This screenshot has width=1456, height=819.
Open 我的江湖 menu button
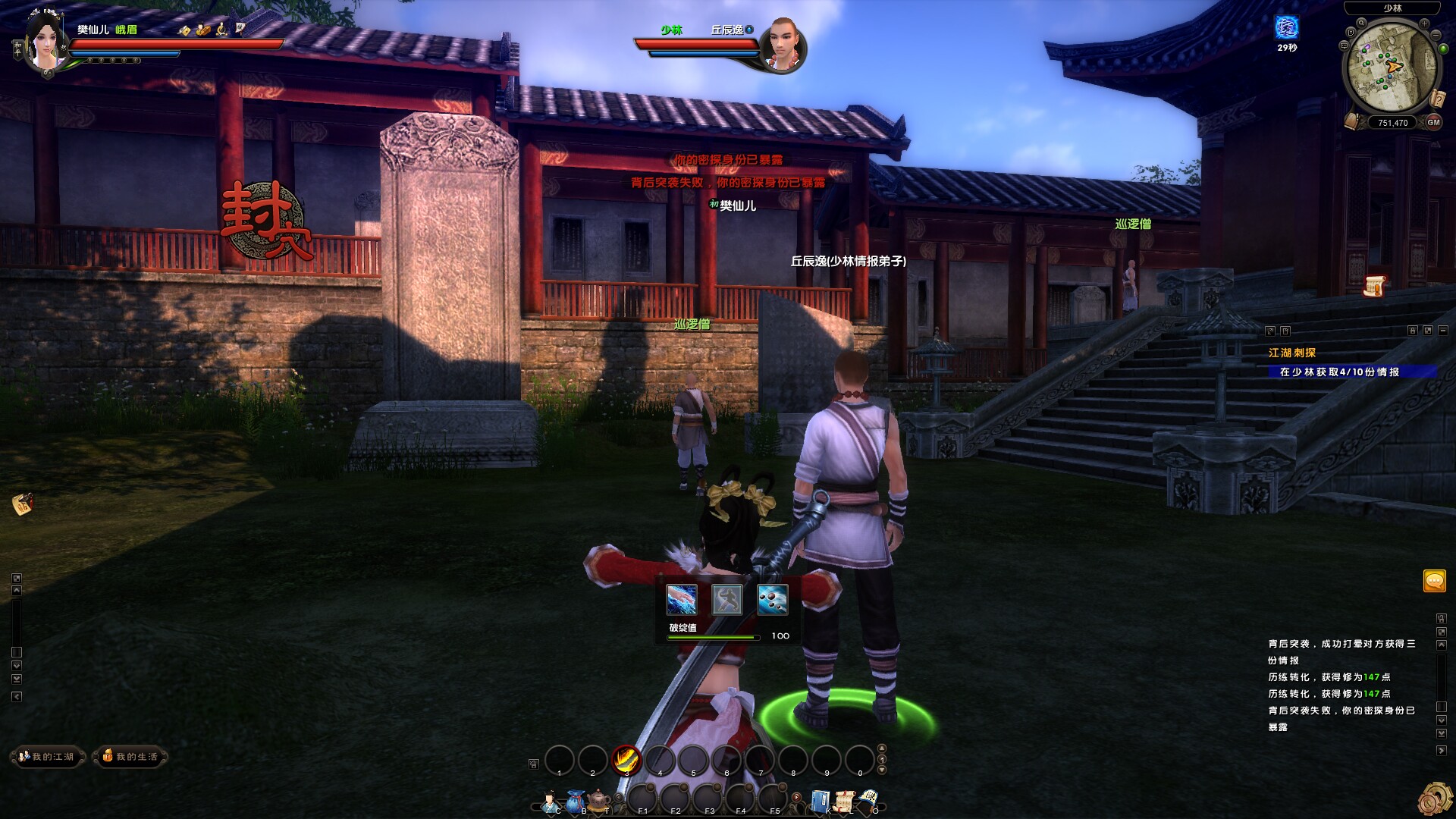[x=47, y=756]
